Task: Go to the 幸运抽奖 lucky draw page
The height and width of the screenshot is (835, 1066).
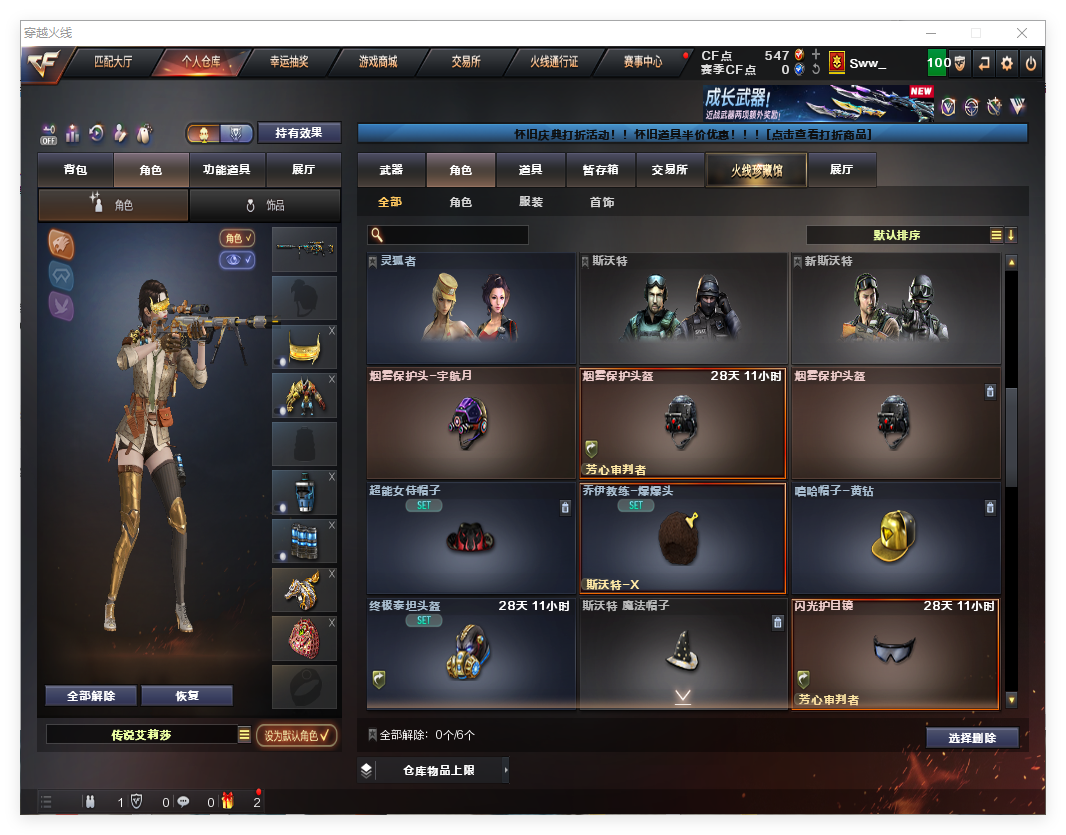Action: (289, 62)
